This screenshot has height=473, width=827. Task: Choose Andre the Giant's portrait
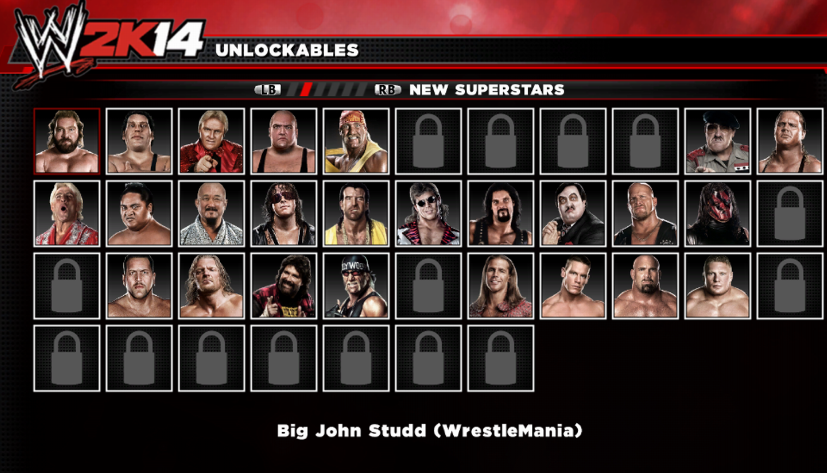pyautogui.click(x=139, y=141)
